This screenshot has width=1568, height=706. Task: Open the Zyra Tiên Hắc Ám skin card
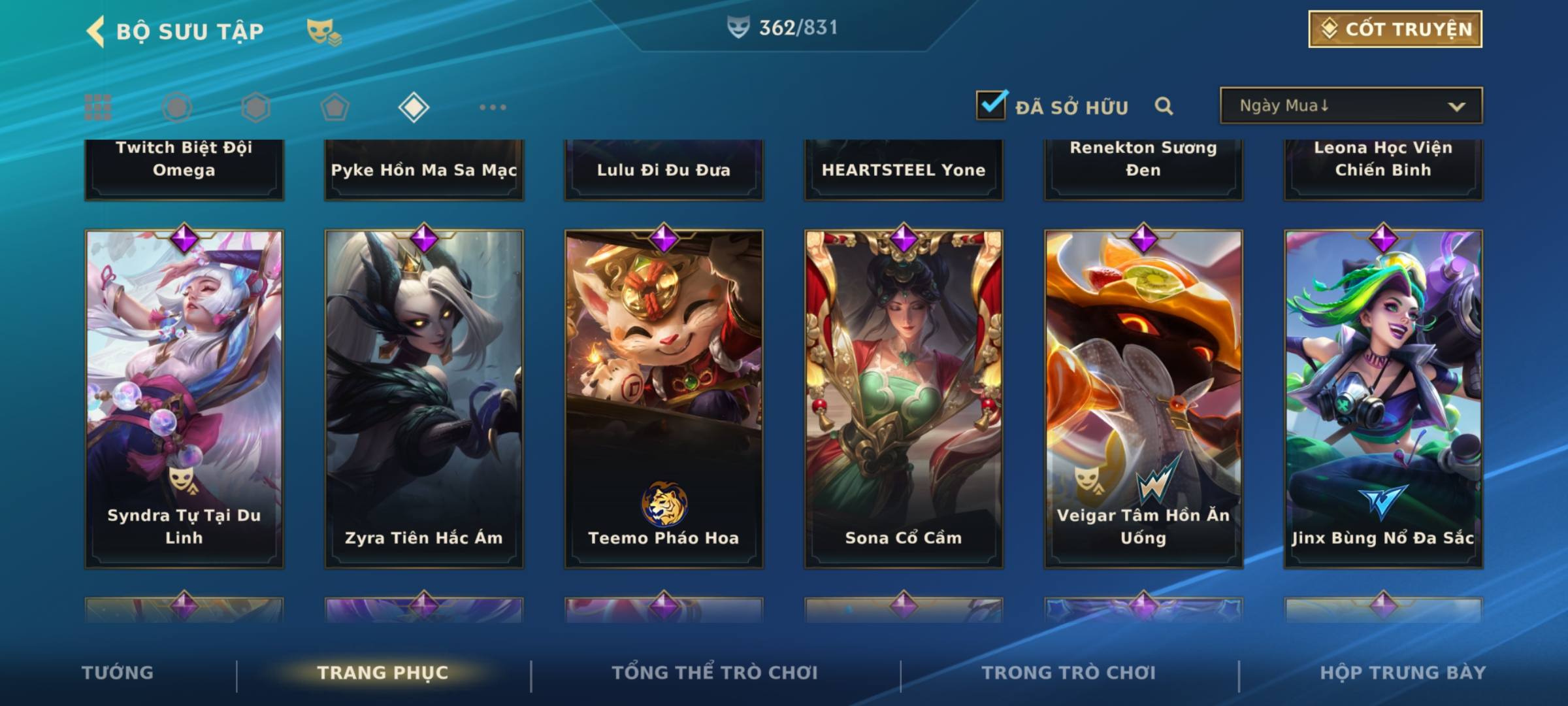coord(424,399)
